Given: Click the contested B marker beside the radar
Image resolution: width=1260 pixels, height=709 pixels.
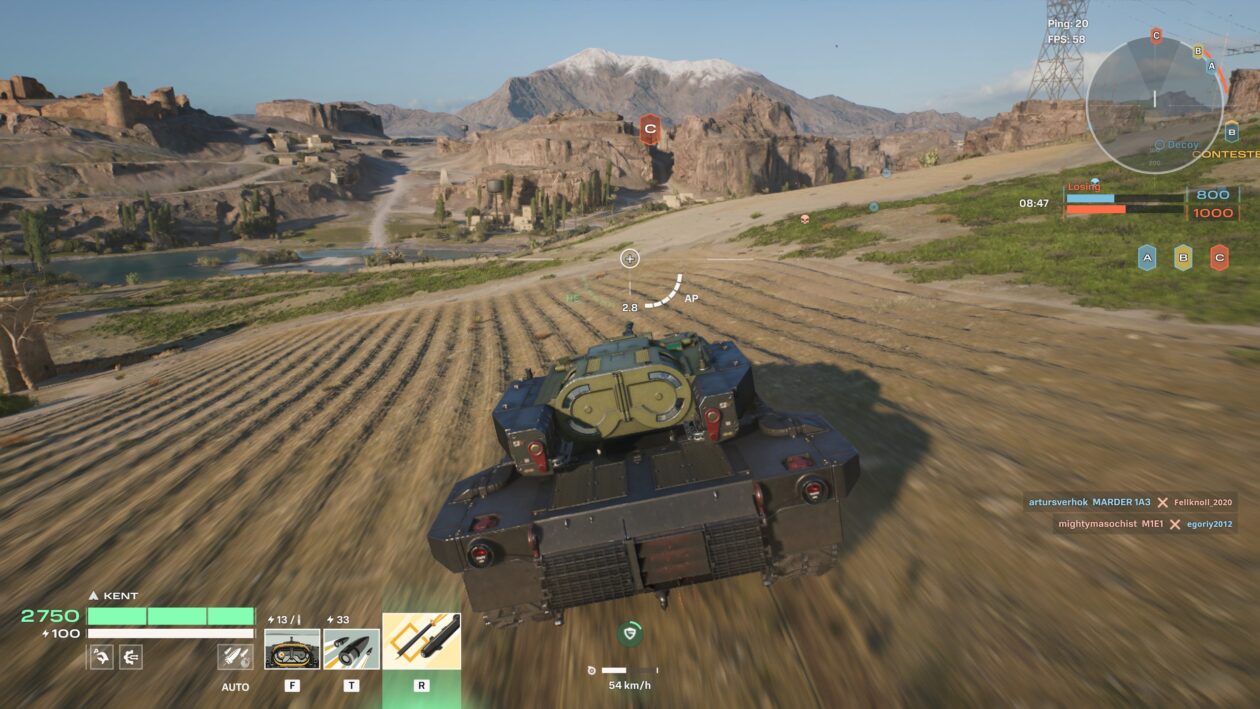Looking at the screenshot, I should (x=1231, y=131).
